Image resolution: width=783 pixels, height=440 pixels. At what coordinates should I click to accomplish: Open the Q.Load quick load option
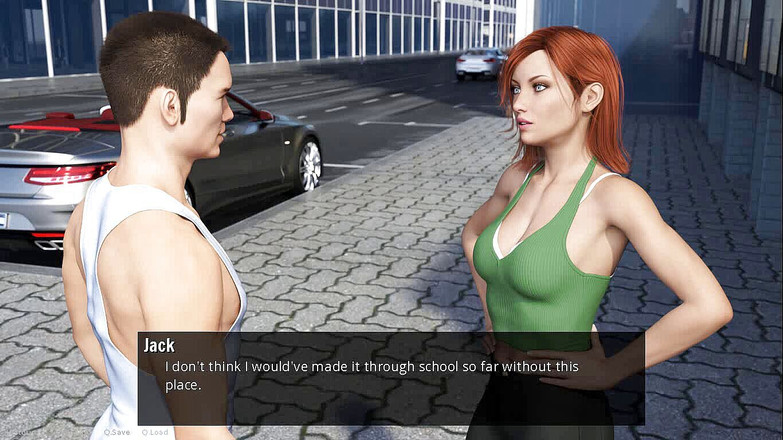point(155,432)
